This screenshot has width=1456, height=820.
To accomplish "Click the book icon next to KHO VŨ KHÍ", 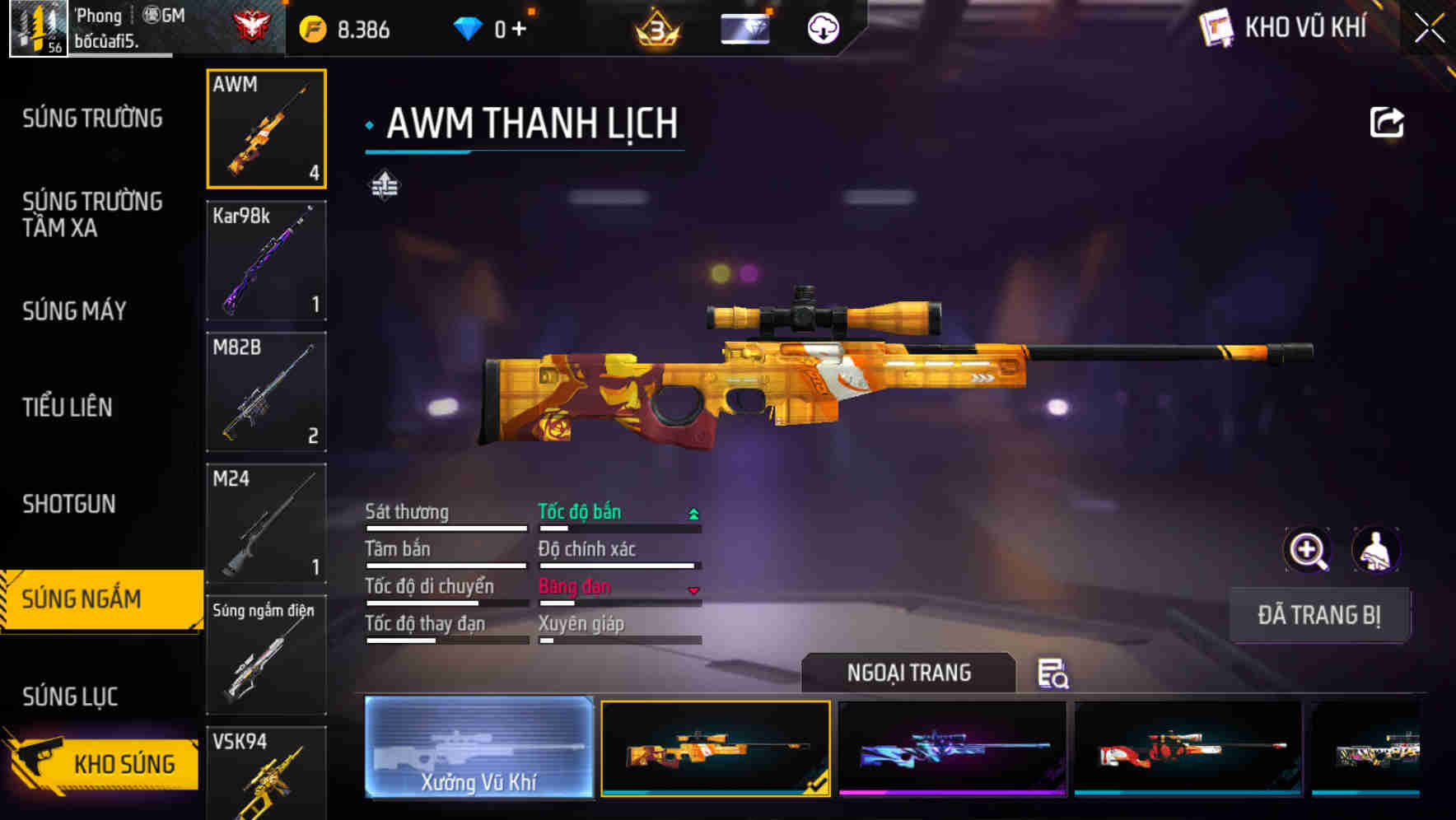I will pos(1215,28).
